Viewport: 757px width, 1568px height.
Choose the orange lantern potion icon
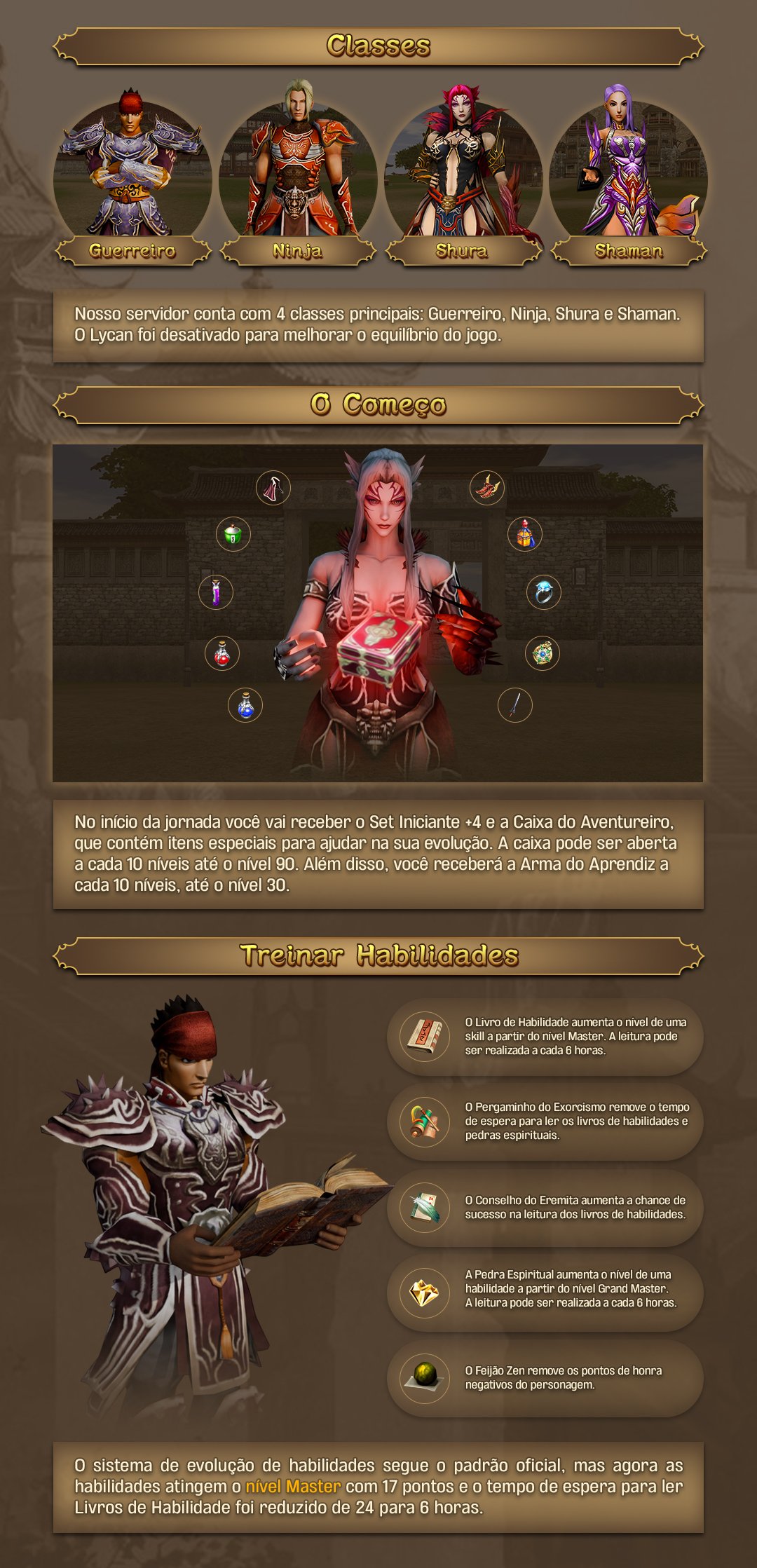coord(525,535)
